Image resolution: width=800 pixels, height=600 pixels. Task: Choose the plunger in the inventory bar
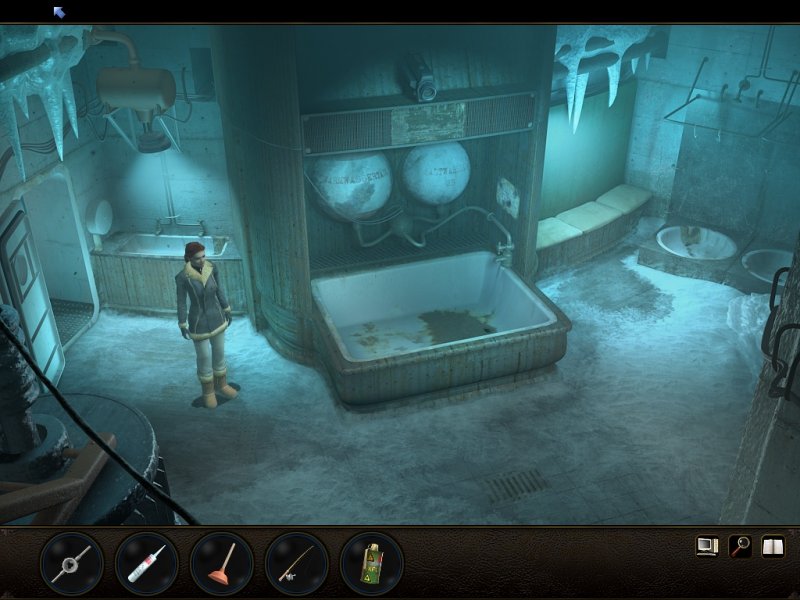coord(222,564)
